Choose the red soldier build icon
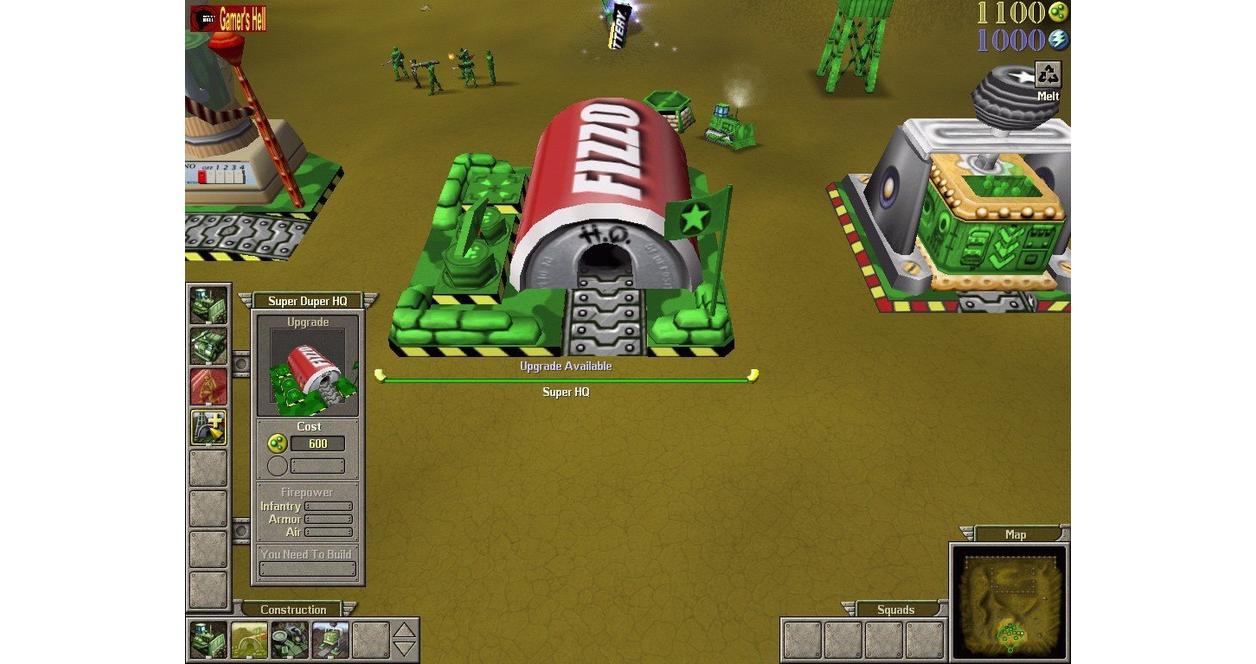The height and width of the screenshot is (664, 1256). pyautogui.click(x=208, y=387)
